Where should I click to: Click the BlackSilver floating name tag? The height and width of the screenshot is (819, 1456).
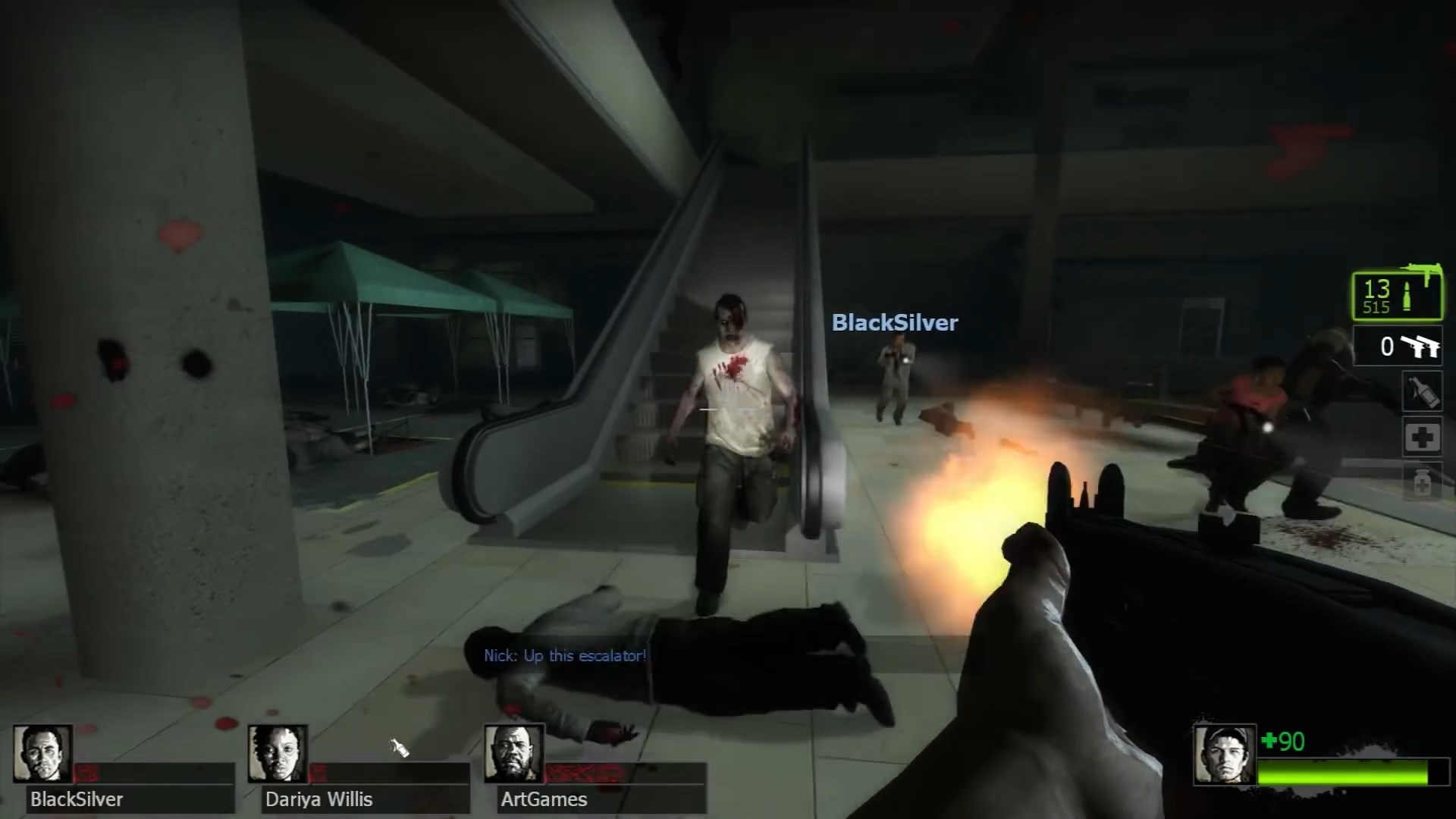point(894,323)
